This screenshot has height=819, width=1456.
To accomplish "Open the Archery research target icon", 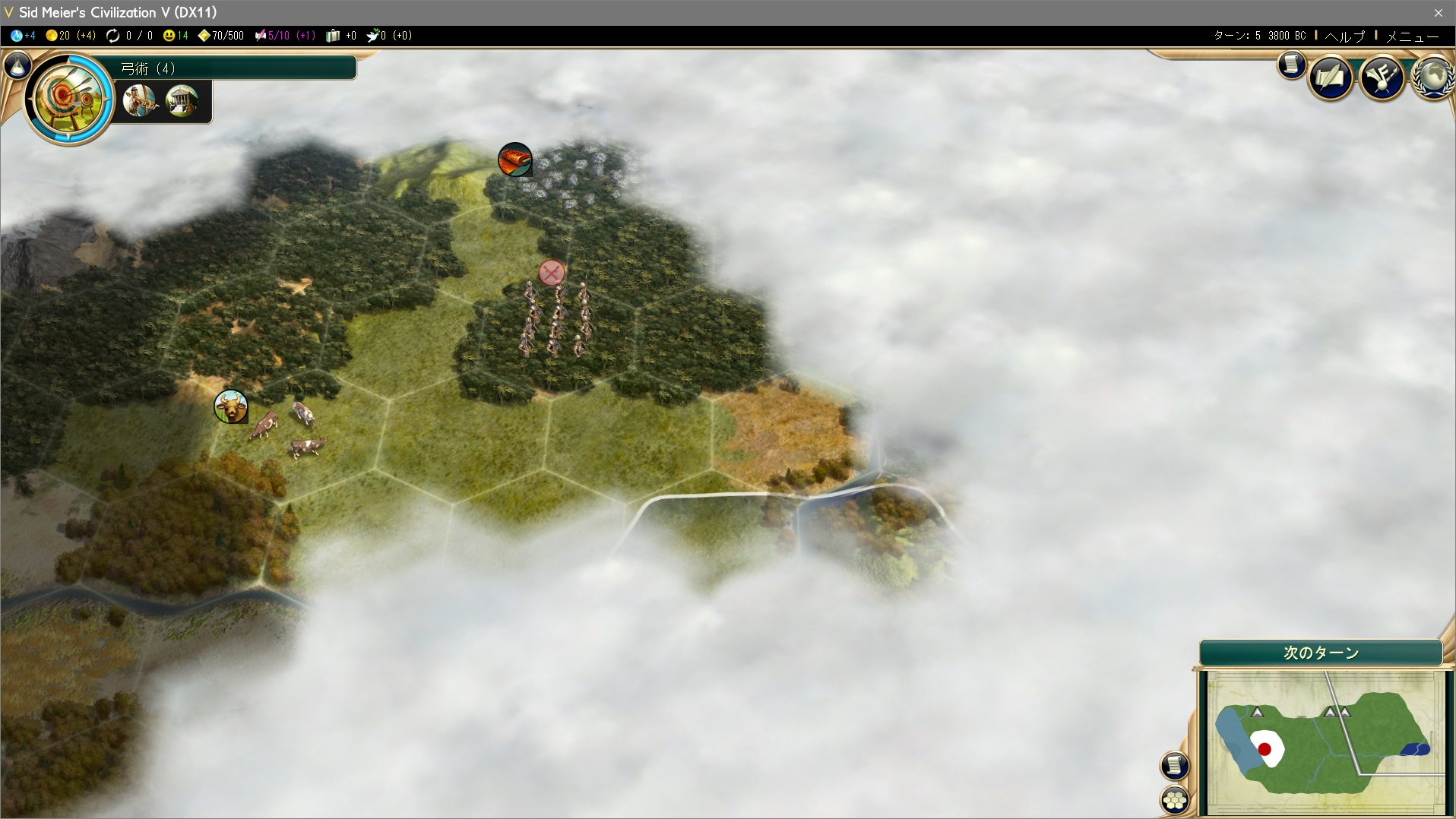I will coord(68,98).
